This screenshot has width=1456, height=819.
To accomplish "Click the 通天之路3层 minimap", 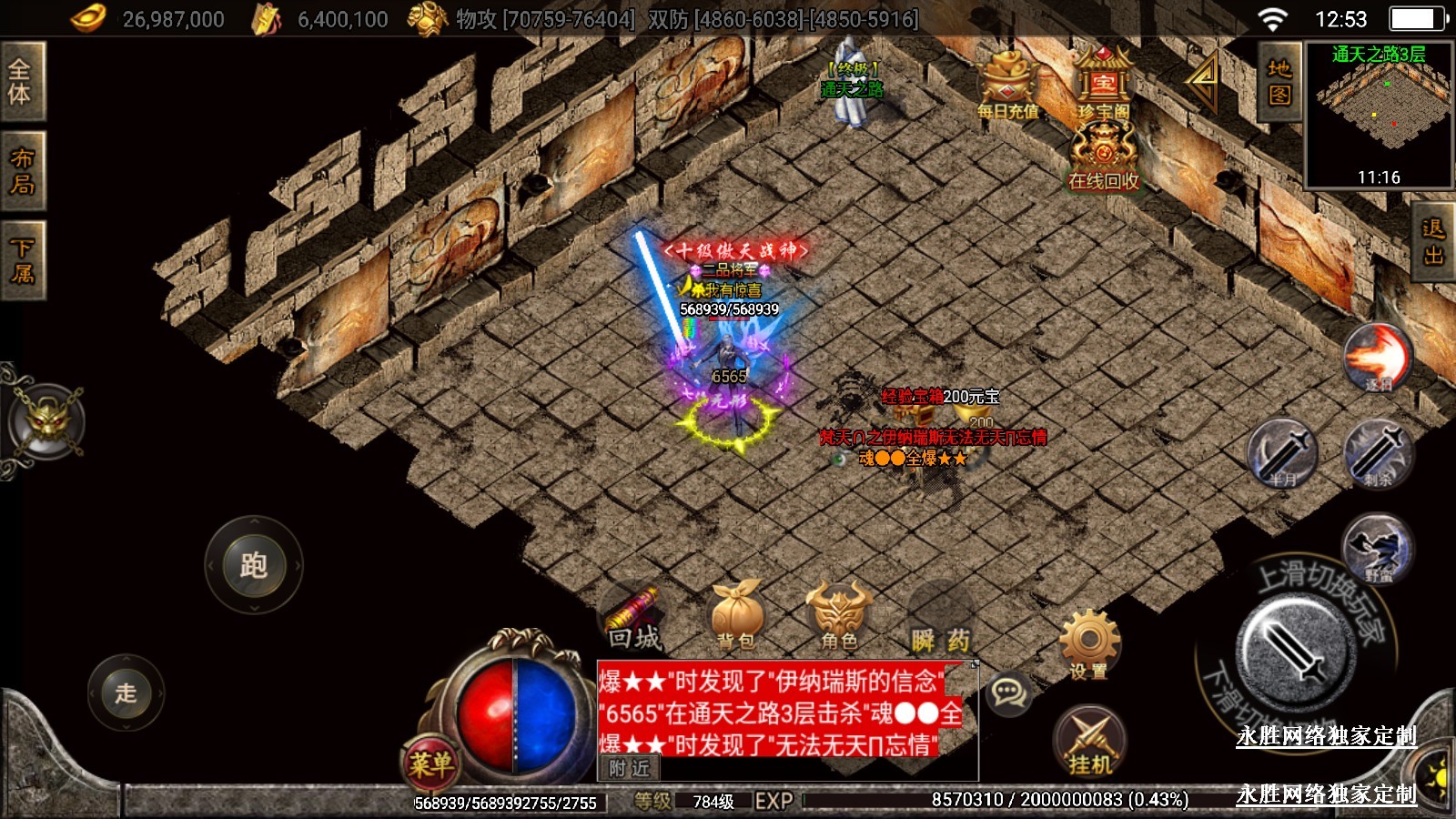I will [1379, 115].
